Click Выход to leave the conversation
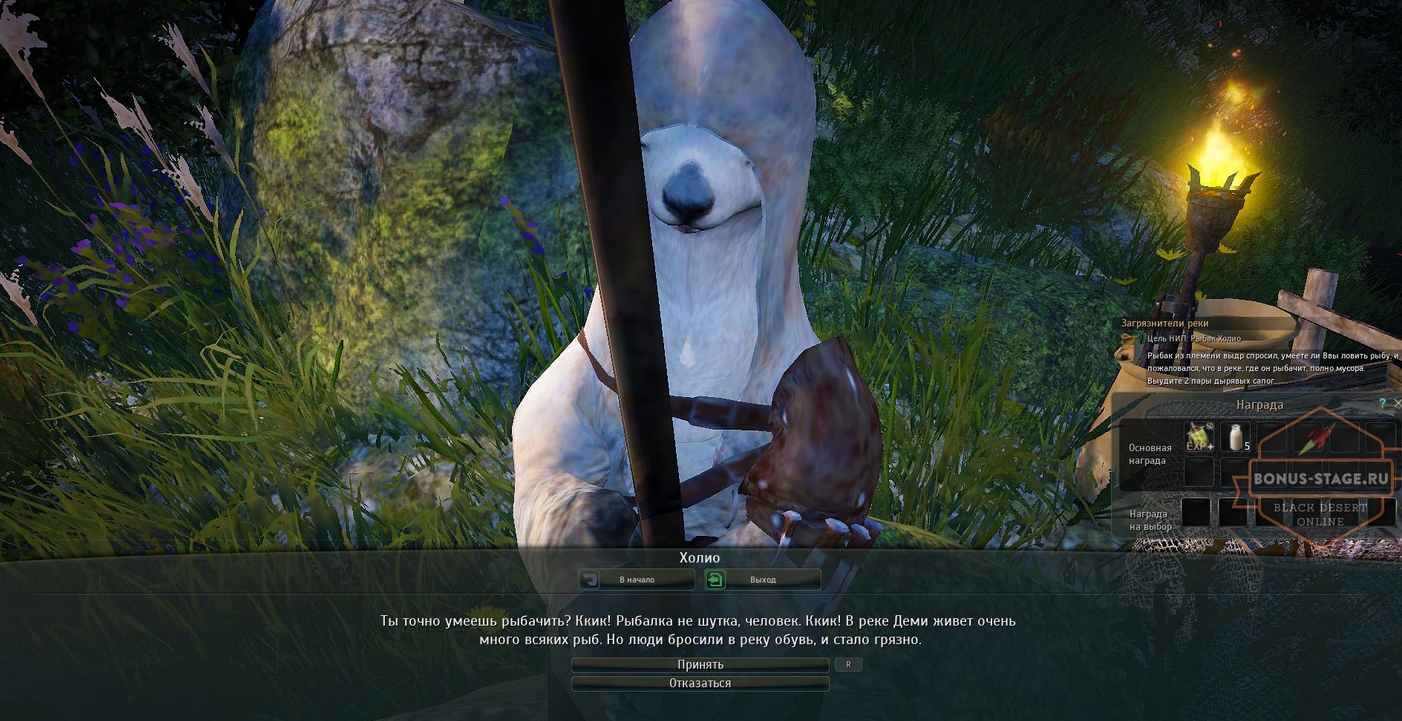Image resolution: width=1402 pixels, height=721 pixels. tap(763, 579)
